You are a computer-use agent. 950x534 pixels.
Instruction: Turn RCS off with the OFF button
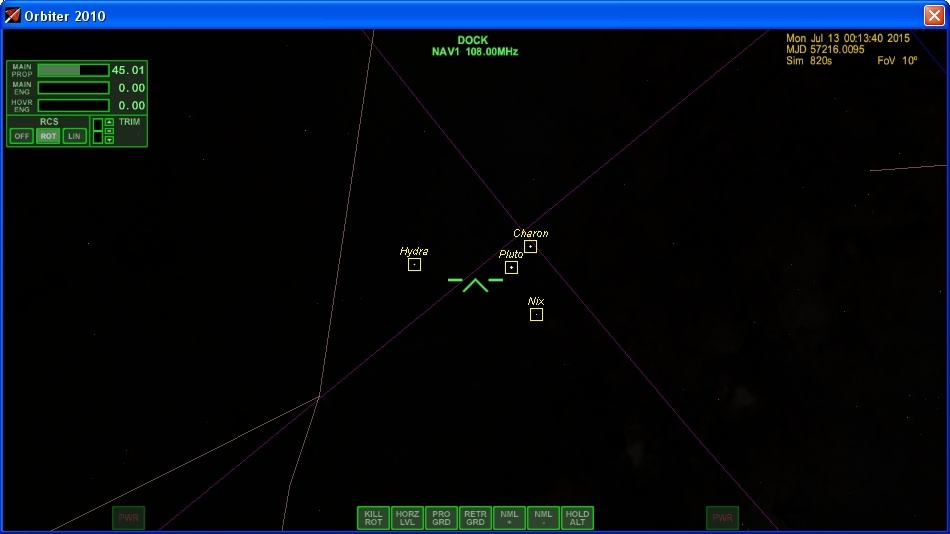pos(22,136)
